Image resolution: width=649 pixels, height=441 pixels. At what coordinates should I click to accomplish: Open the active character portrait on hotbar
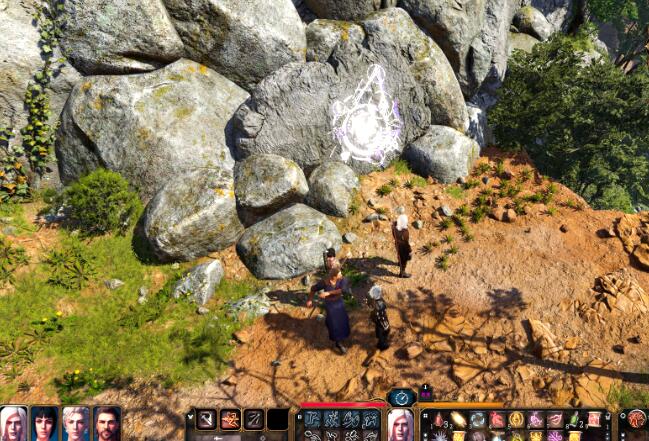pos(400,424)
